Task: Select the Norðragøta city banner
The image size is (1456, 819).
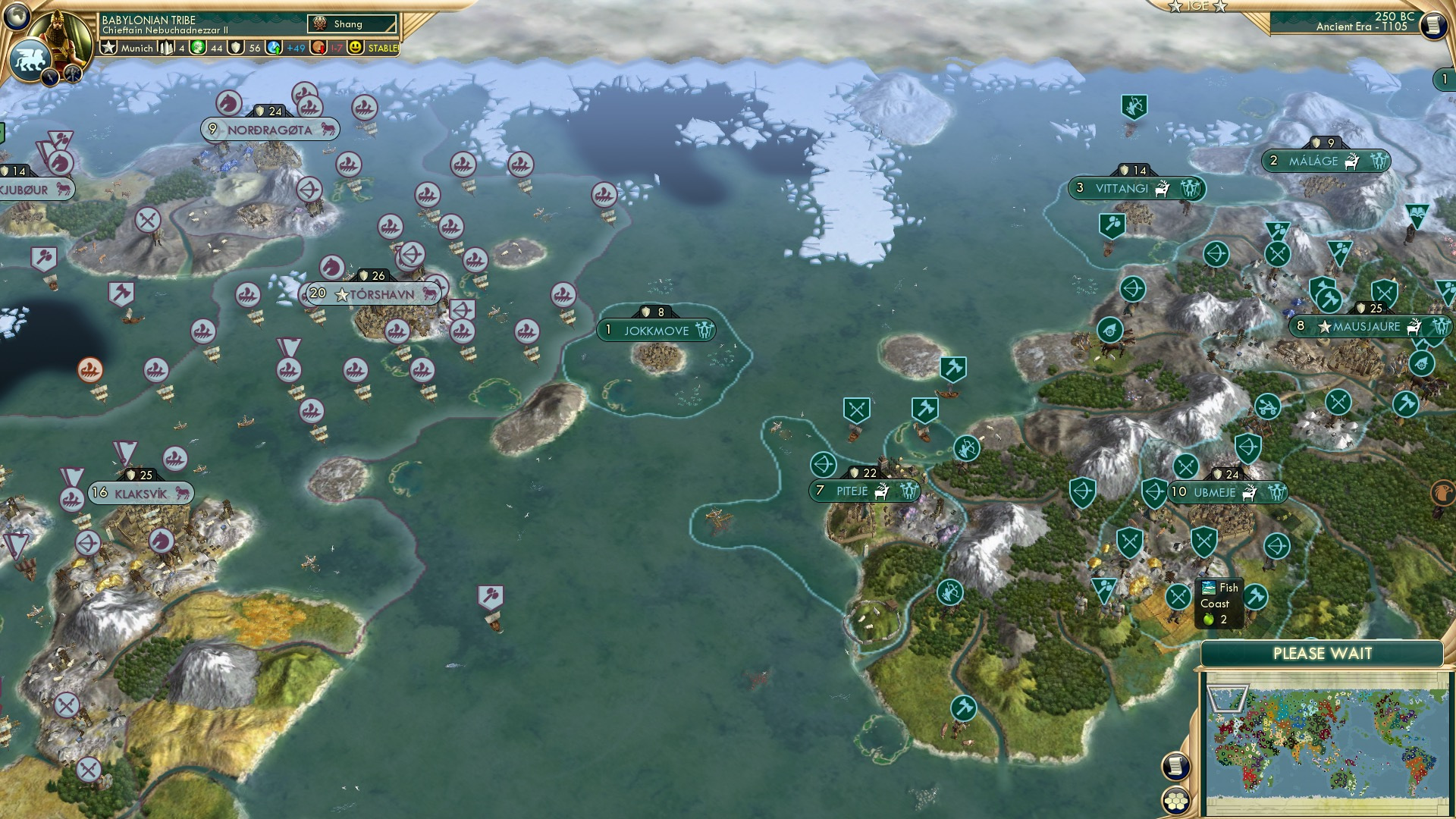Action: pos(269,130)
